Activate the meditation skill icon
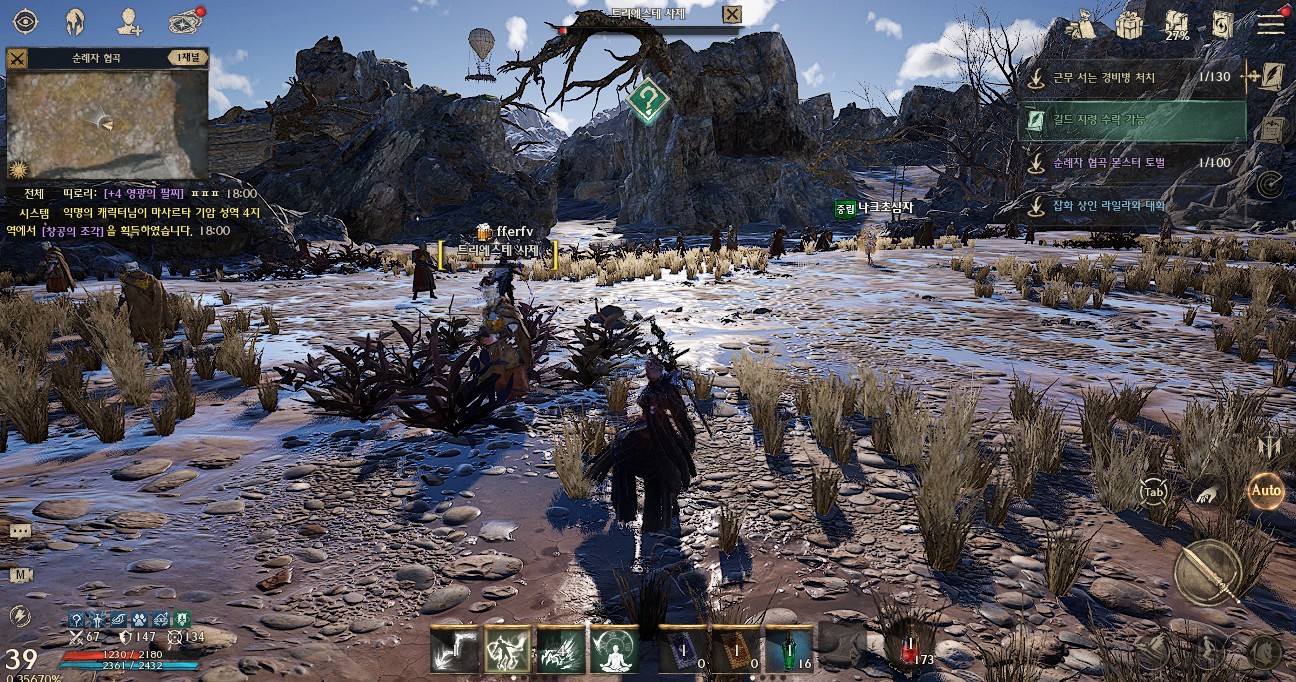Viewport: 1296px width, 682px height. (x=614, y=649)
